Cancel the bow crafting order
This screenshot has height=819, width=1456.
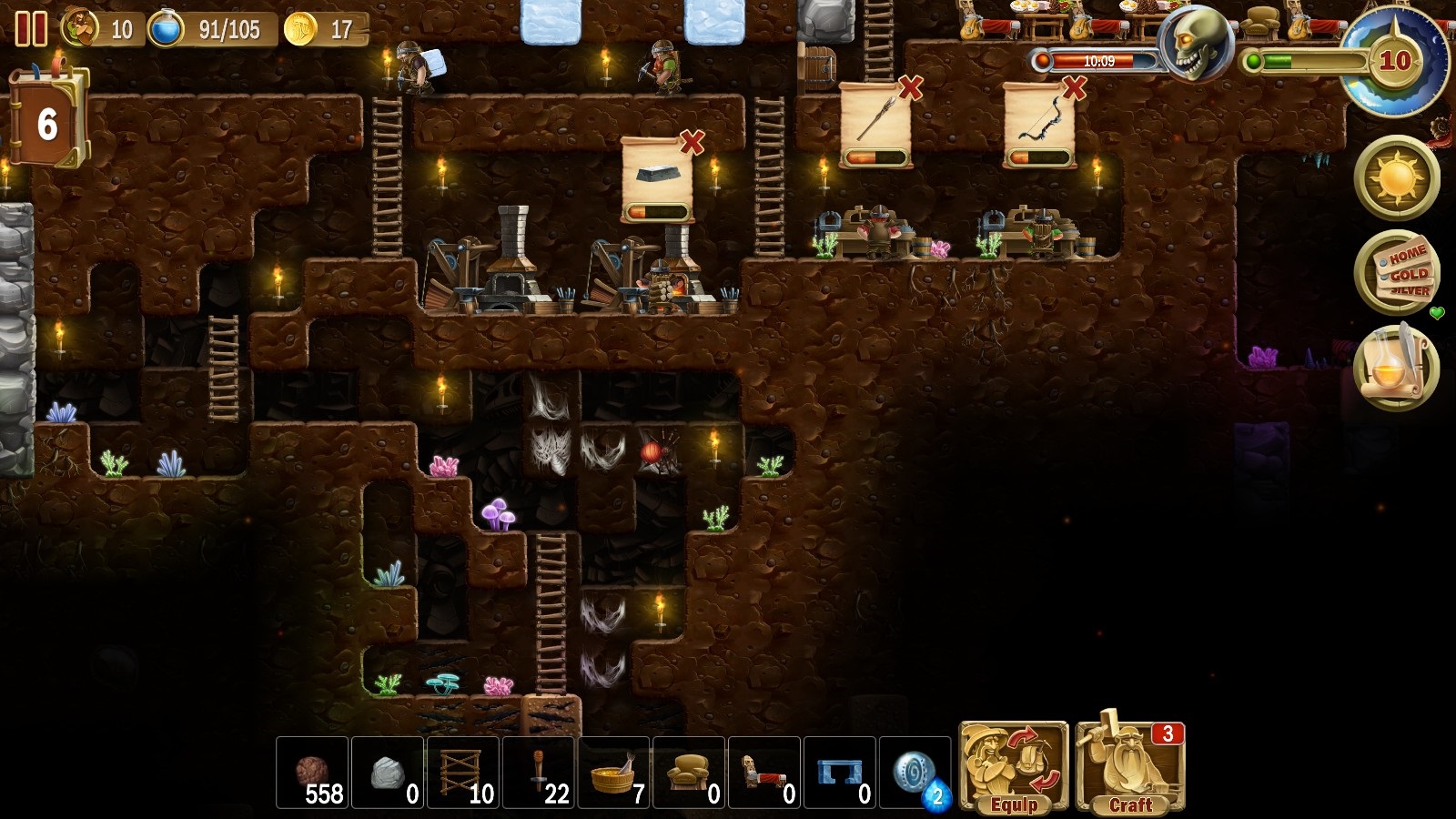pyautogui.click(x=1075, y=87)
